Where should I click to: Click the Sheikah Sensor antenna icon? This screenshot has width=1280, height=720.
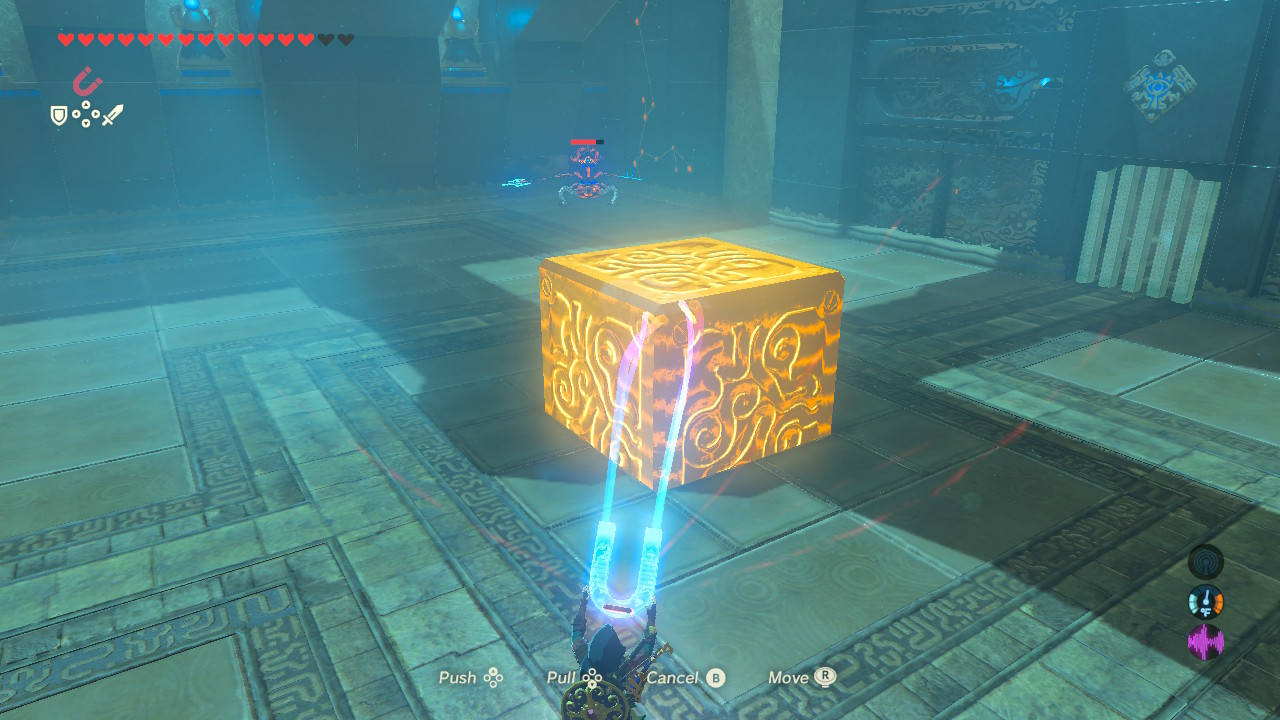tap(1205, 562)
